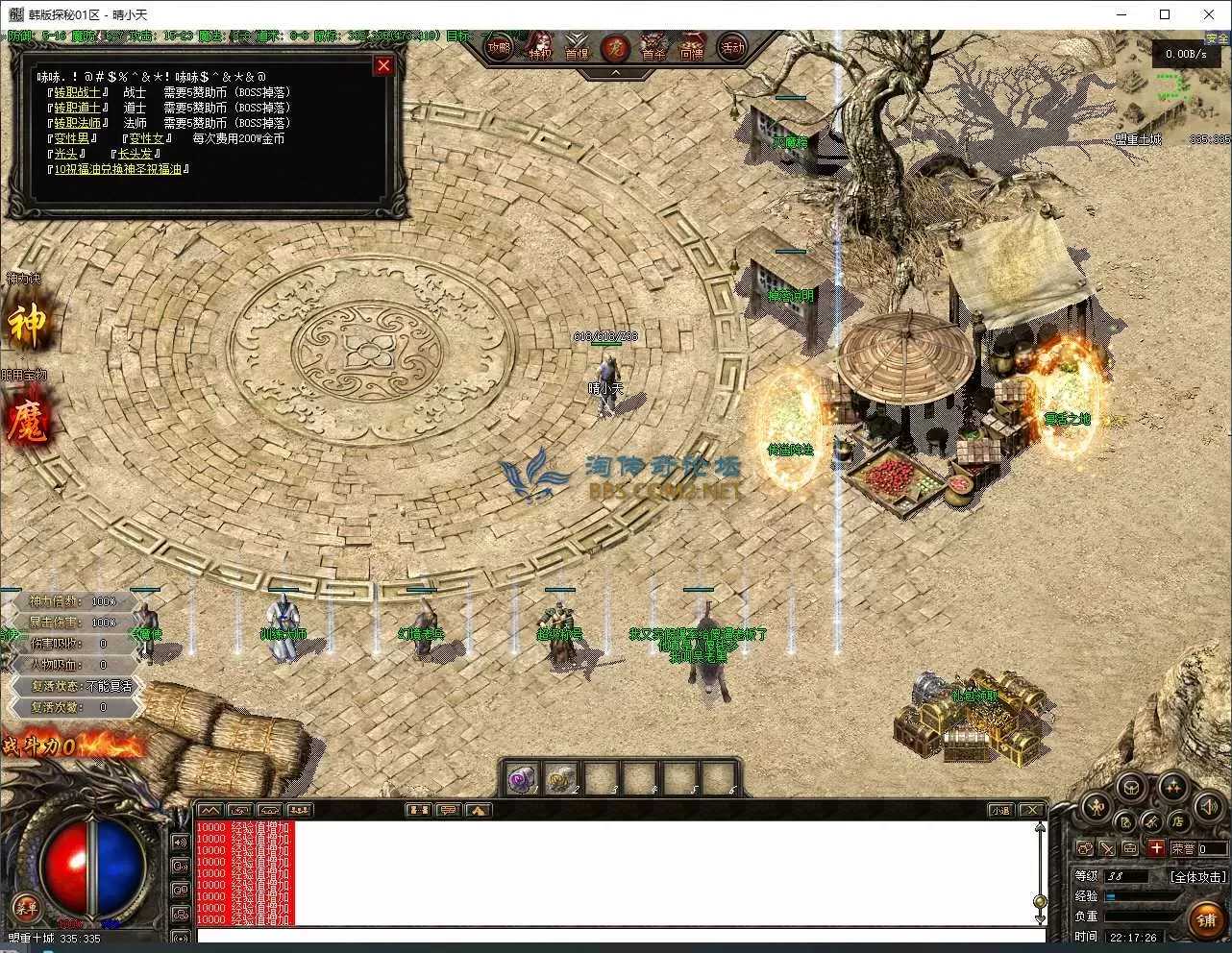The height and width of the screenshot is (953, 1232).
Task: Activate the 神 divine power icon
Action: point(27,325)
